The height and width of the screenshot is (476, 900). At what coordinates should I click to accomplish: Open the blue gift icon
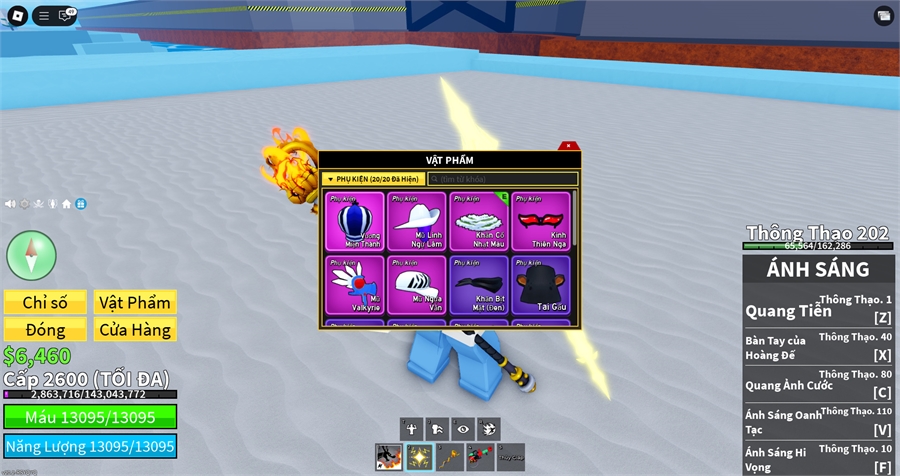81,204
